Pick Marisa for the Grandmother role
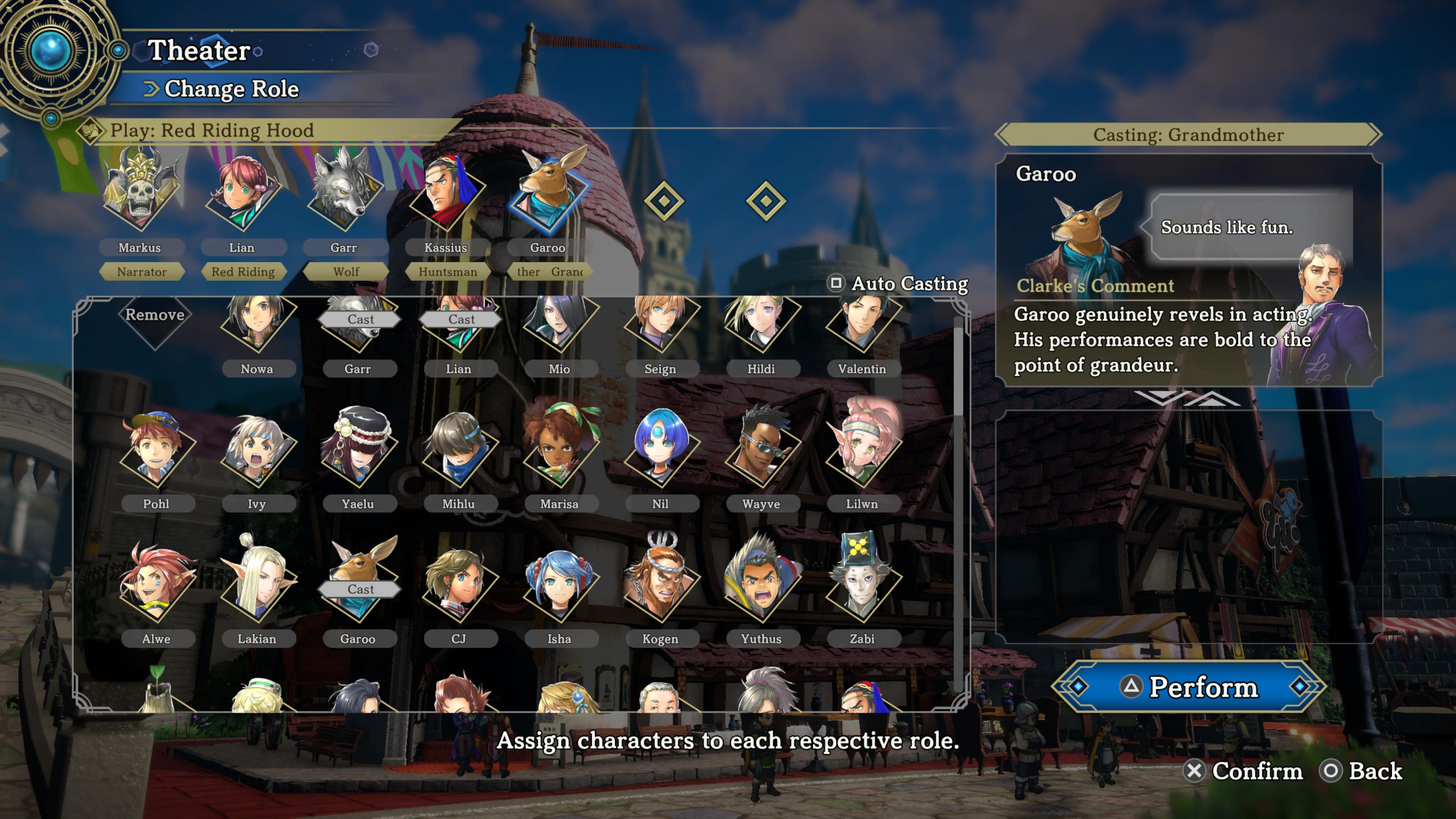Screen dimensions: 1456x819 click(x=559, y=452)
